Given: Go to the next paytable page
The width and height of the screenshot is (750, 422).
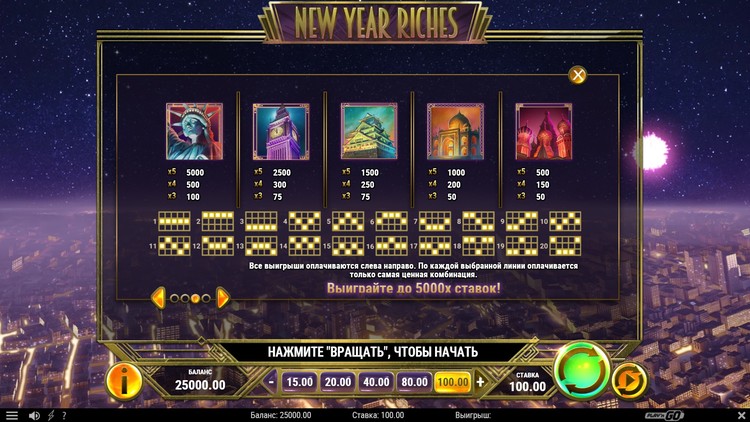Looking at the screenshot, I should tap(223, 297).
